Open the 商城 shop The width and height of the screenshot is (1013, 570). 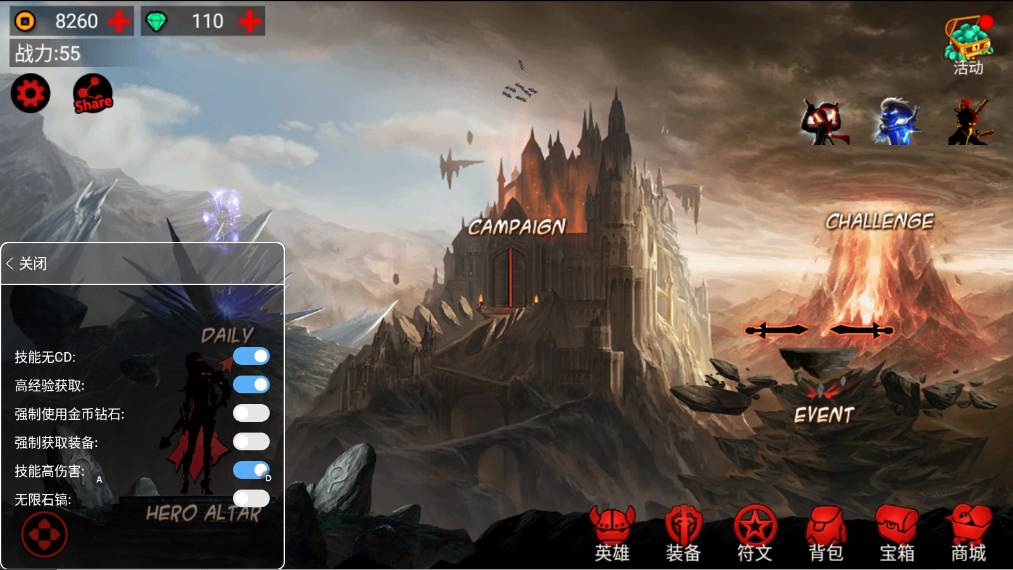point(968,532)
